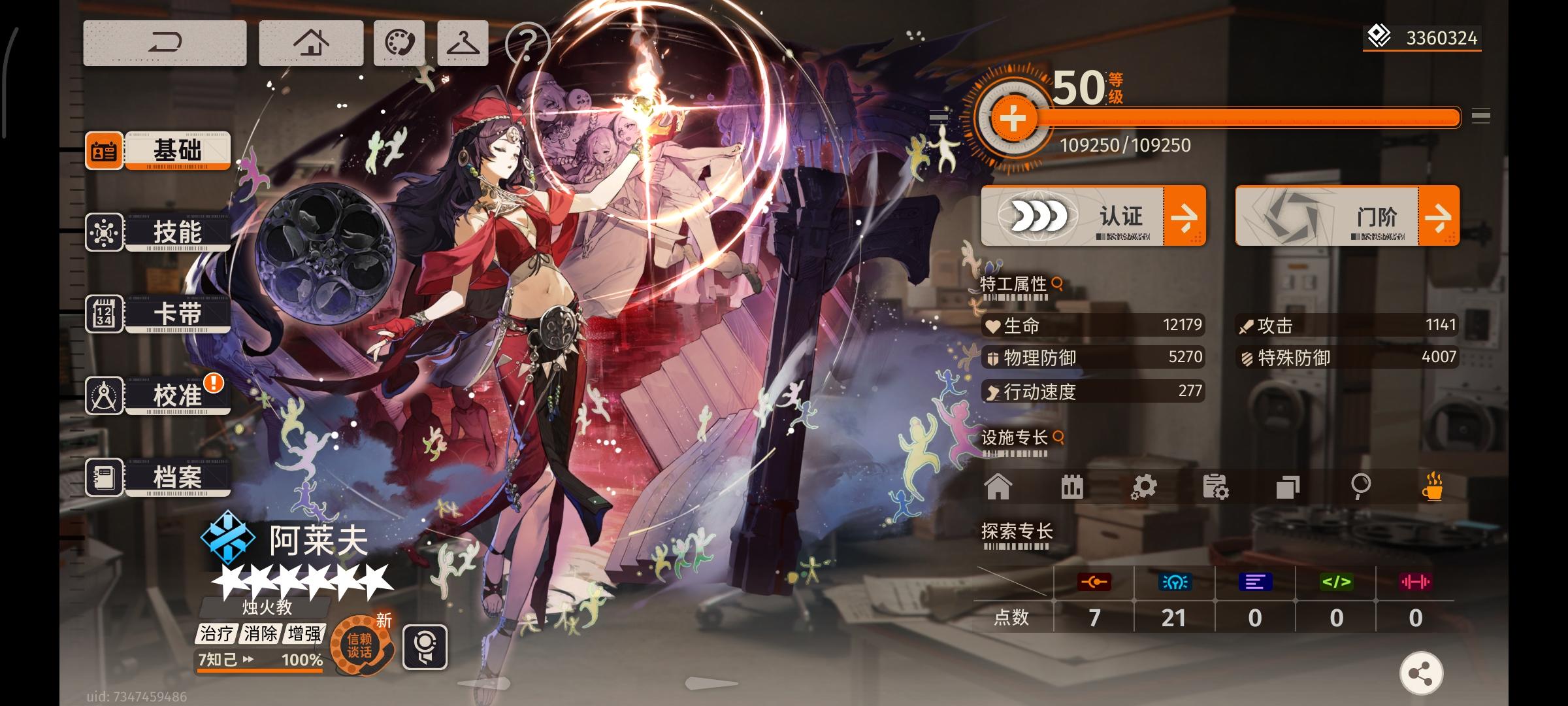Open the home icon in the top toolbar

pyautogui.click(x=310, y=43)
